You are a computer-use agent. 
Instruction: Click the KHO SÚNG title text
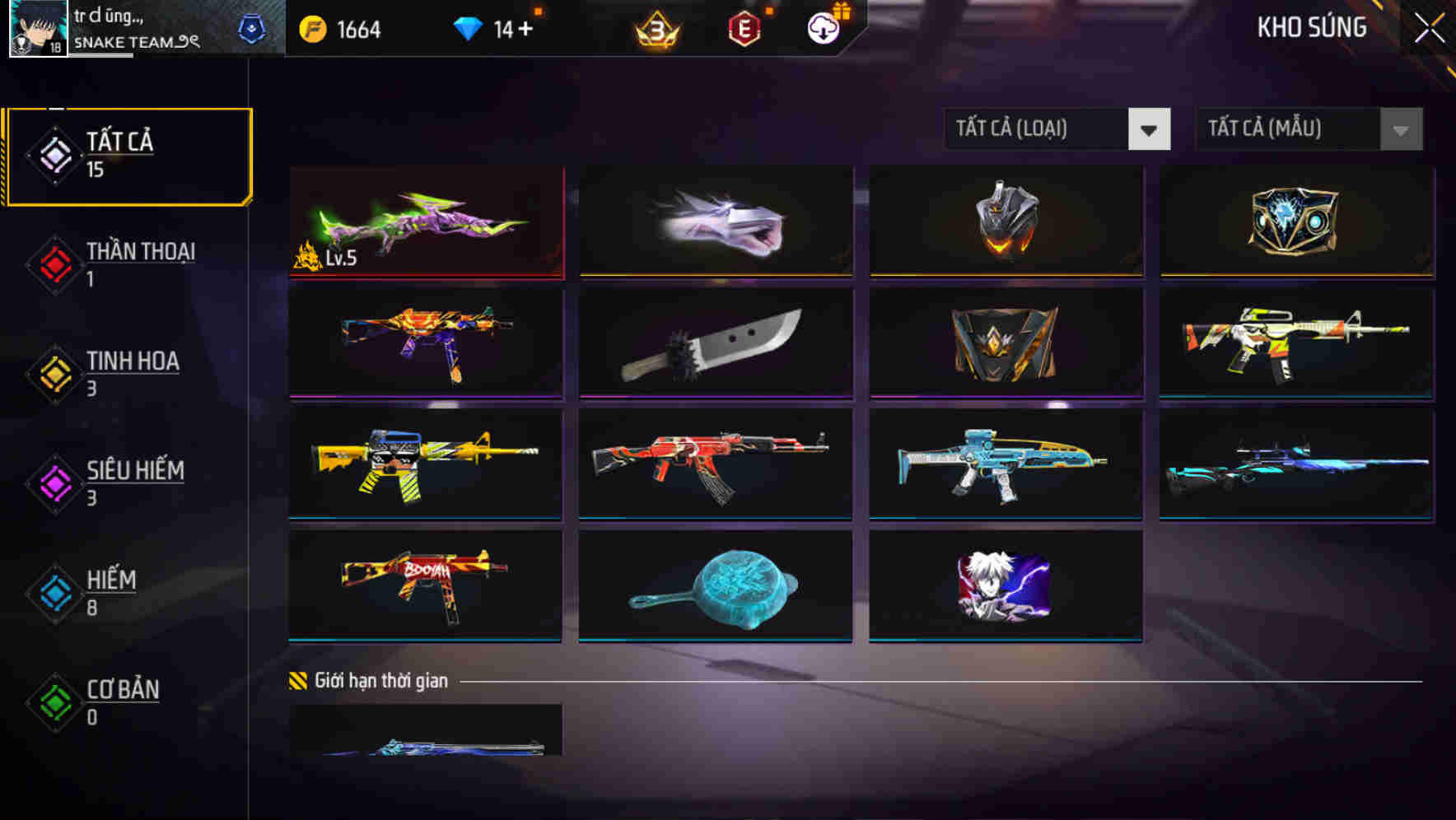coord(1312,26)
